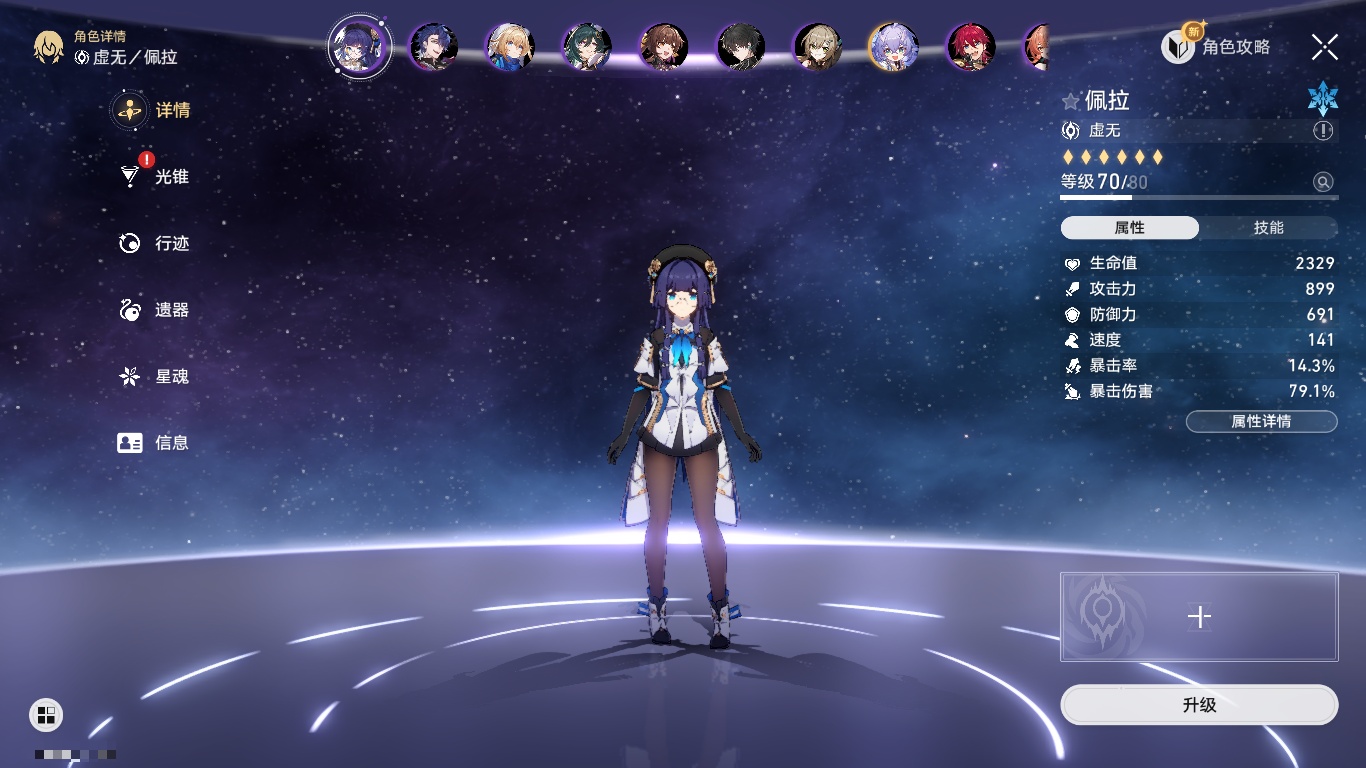The width and height of the screenshot is (1366, 768).
Task: Toggle the favorite star beside 佩拉
Action: pos(1071,101)
